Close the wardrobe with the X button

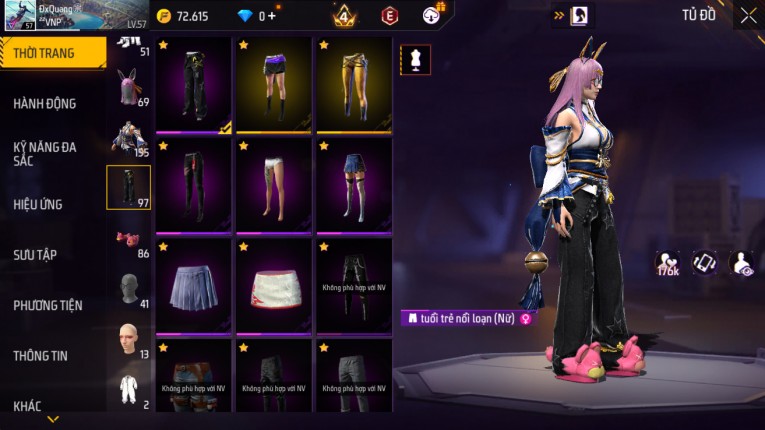tap(748, 15)
